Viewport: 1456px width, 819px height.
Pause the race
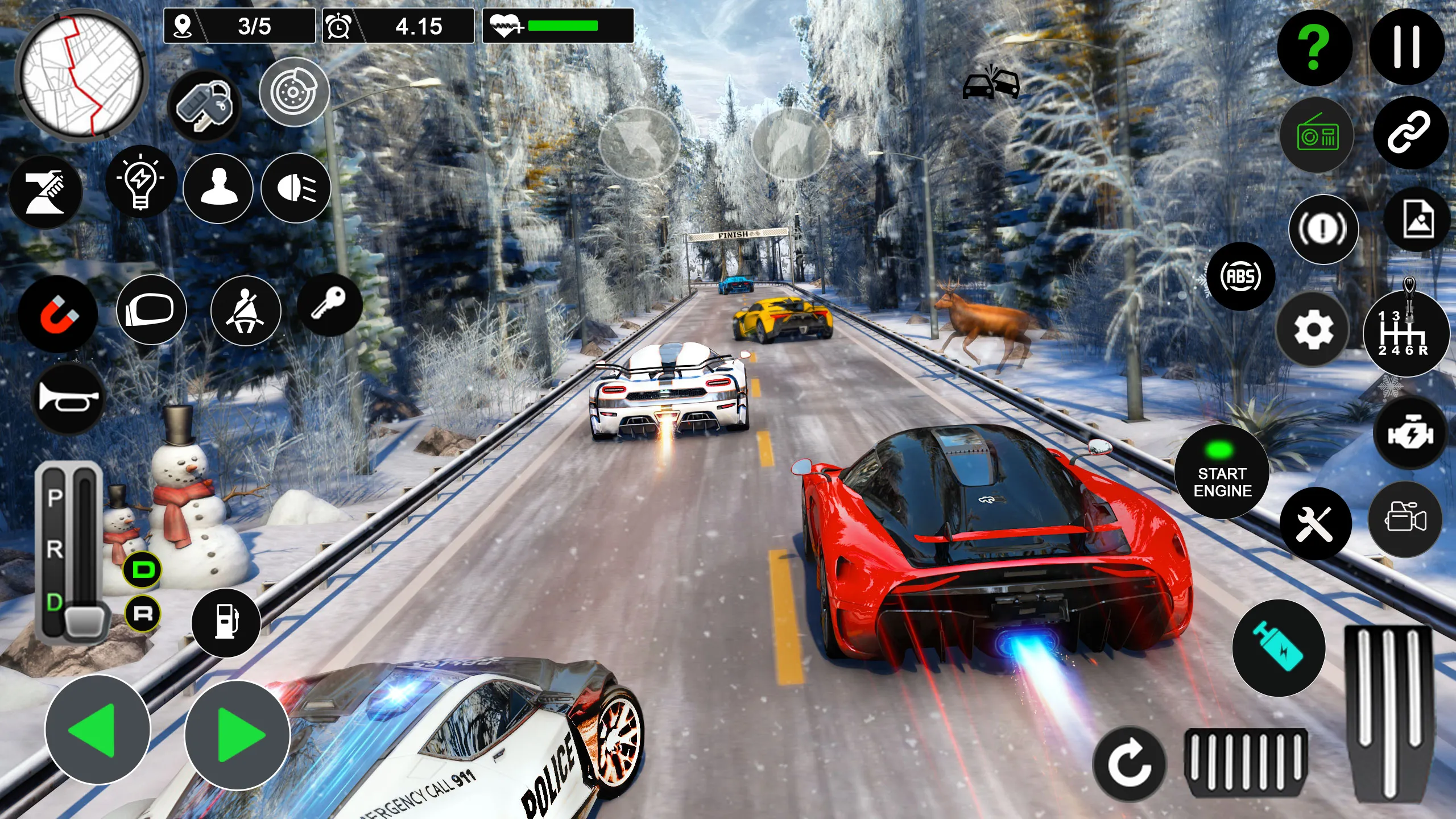[x=1407, y=48]
